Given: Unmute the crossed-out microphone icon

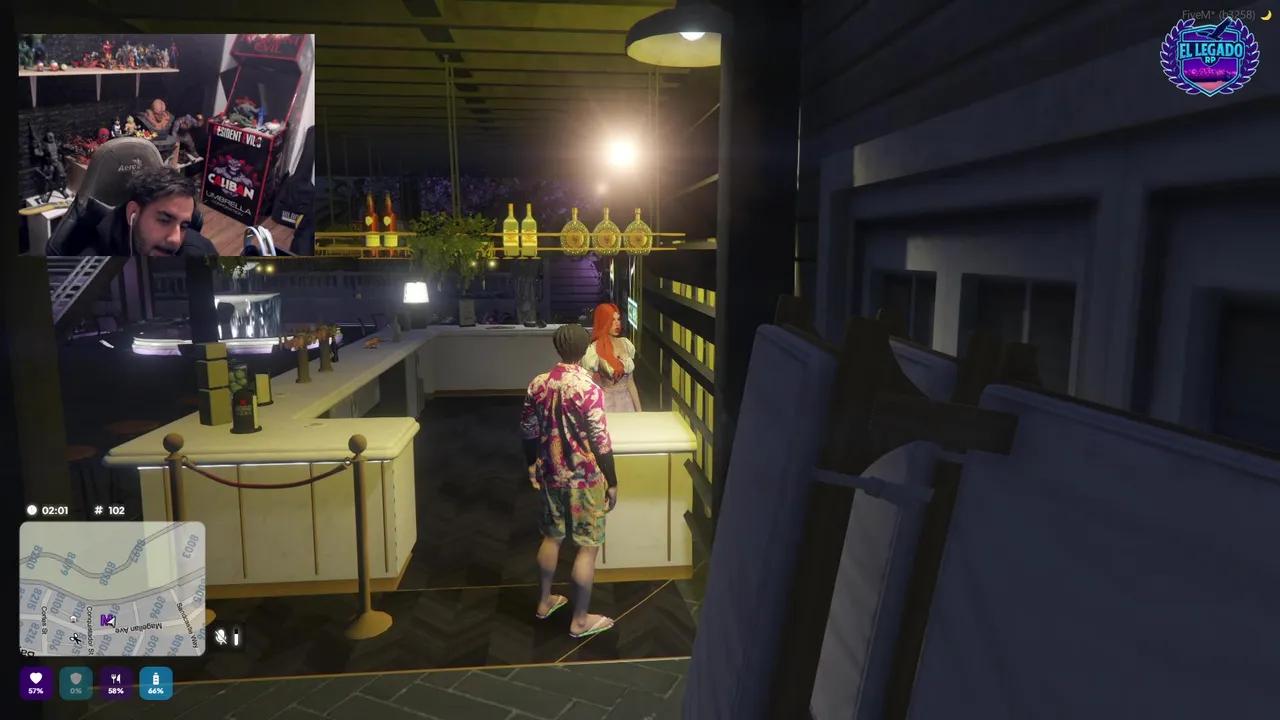Looking at the screenshot, I should pyautogui.click(x=221, y=636).
